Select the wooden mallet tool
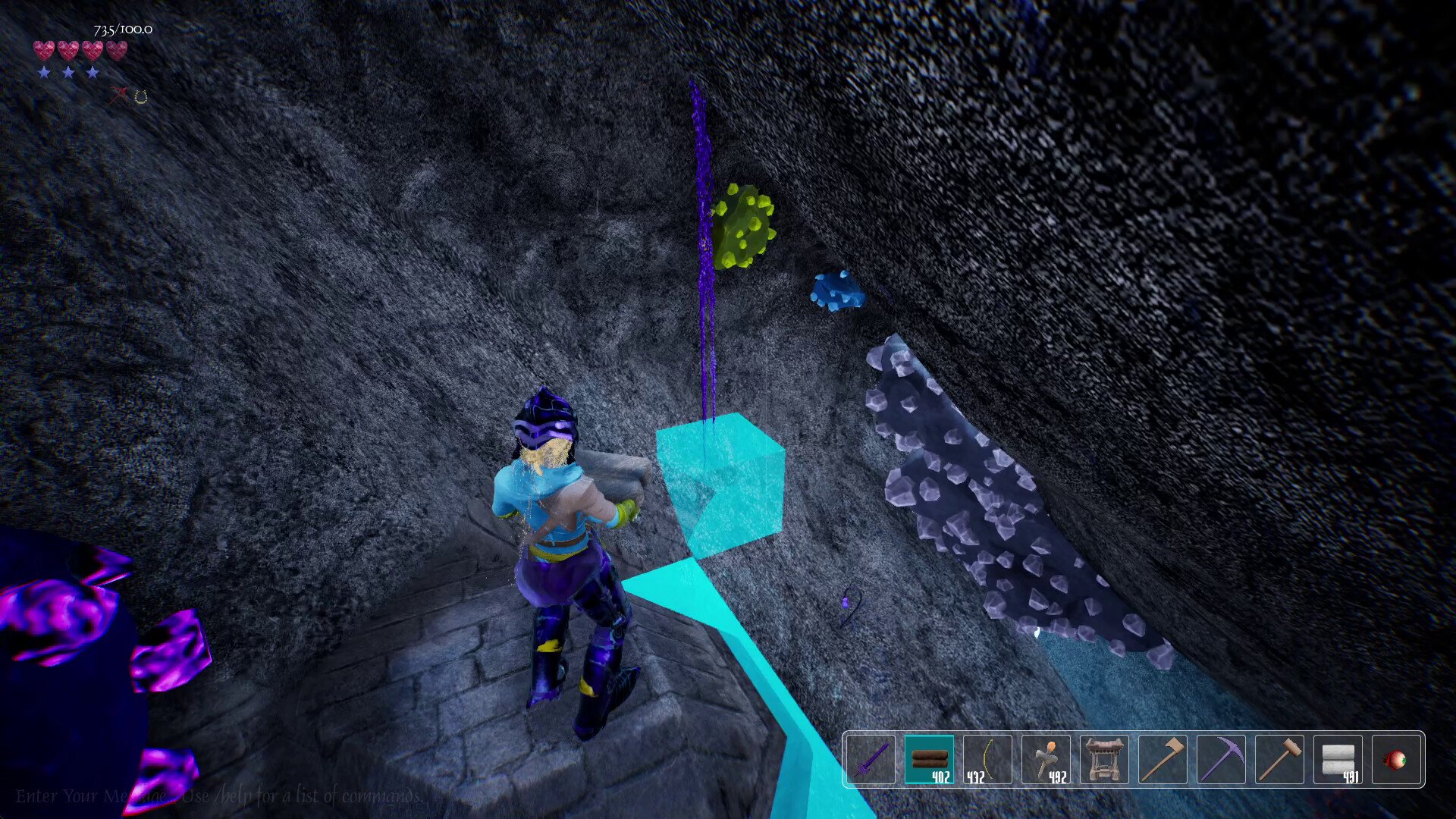 [x=1282, y=761]
